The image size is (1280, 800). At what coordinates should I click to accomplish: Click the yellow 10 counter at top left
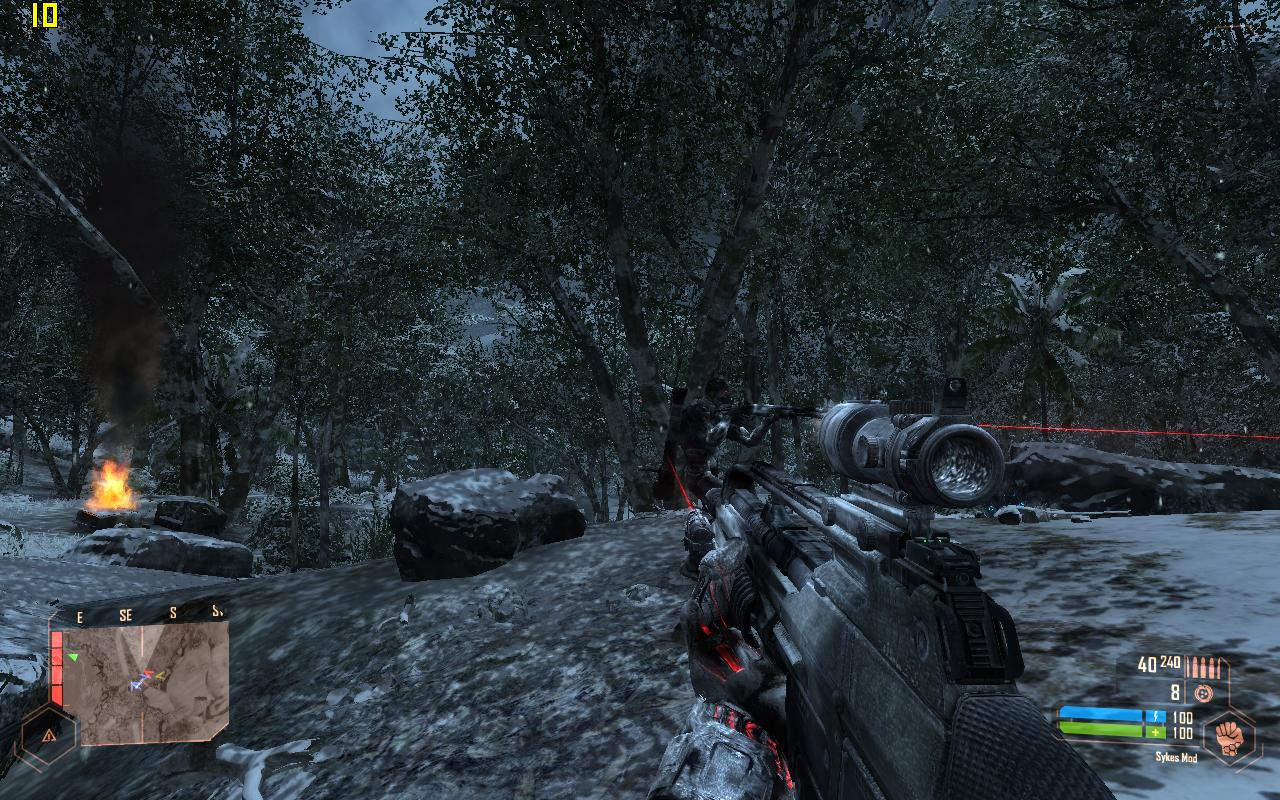(44, 17)
